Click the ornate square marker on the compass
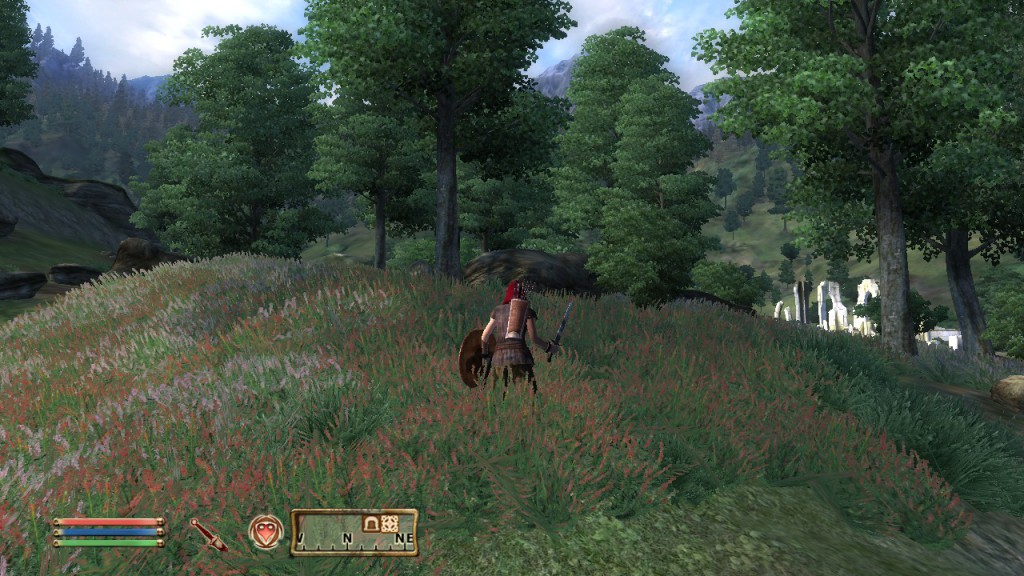 390,524
